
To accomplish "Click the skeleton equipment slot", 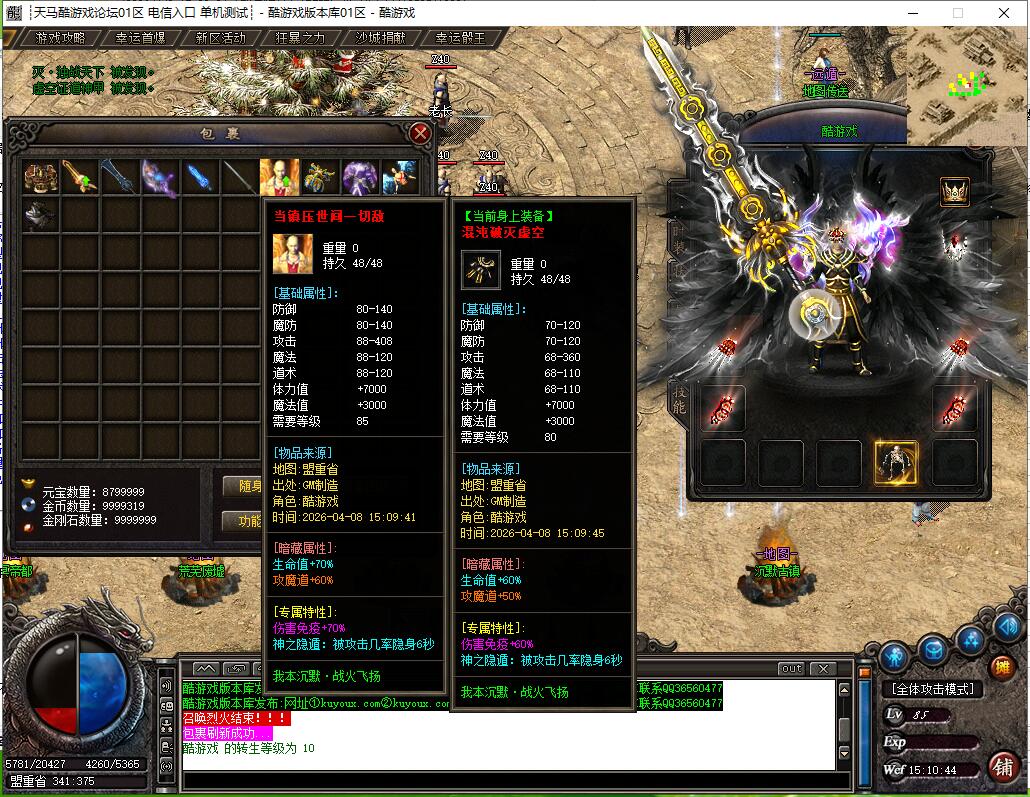I will coord(896,462).
